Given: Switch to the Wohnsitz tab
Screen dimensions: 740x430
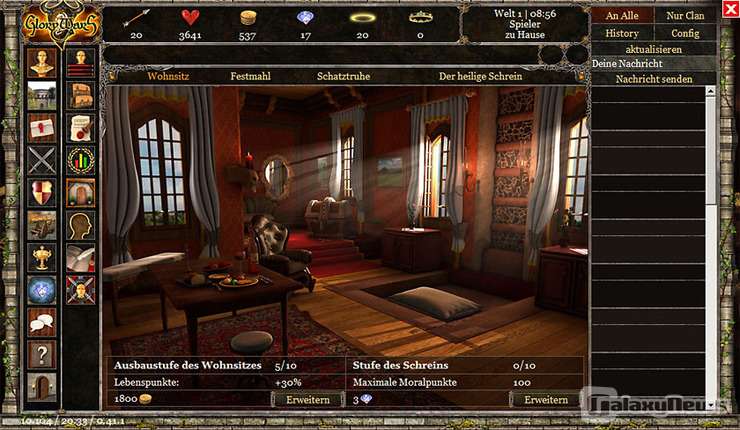Looking at the screenshot, I should click(x=168, y=76).
